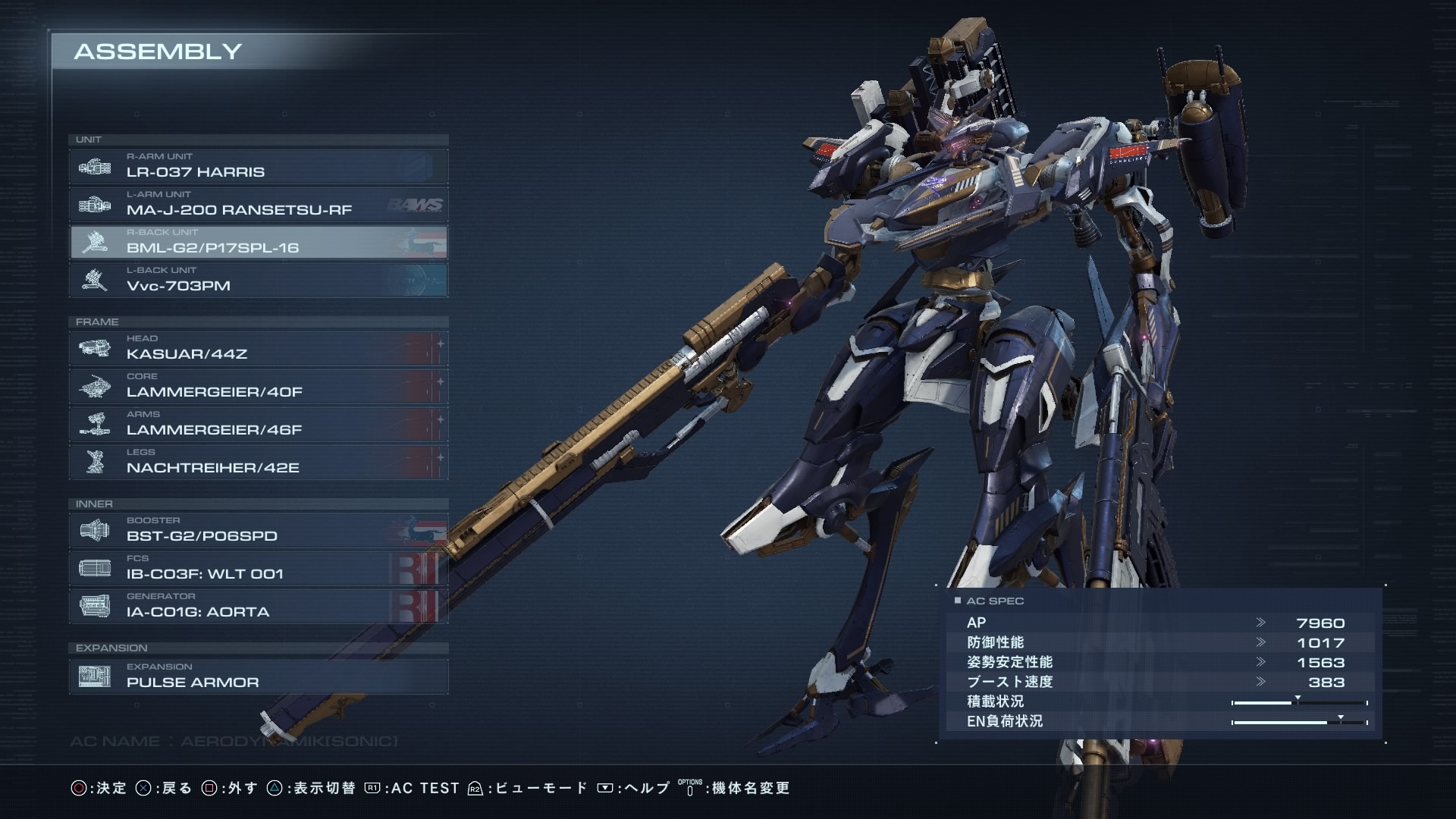Select the PULSE ARMOR expansion slot

click(x=258, y=676)
